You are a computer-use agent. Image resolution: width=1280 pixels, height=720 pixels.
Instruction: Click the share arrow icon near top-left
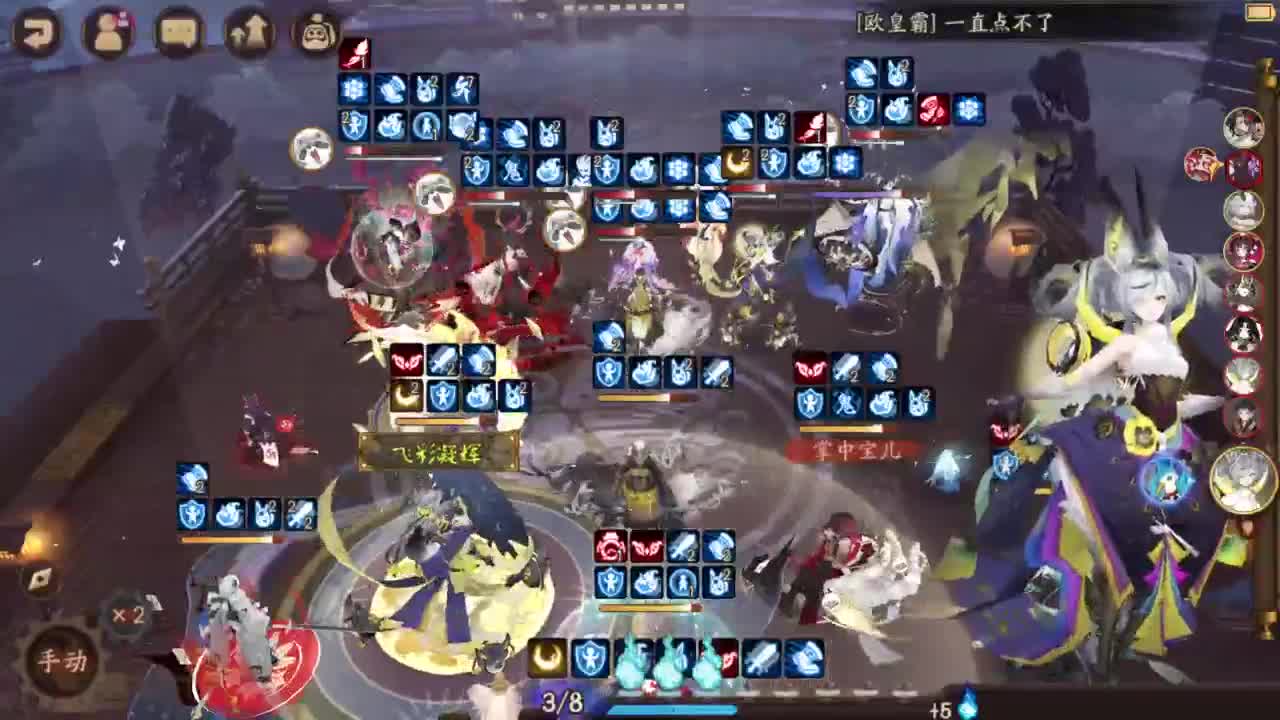[248, 32]
